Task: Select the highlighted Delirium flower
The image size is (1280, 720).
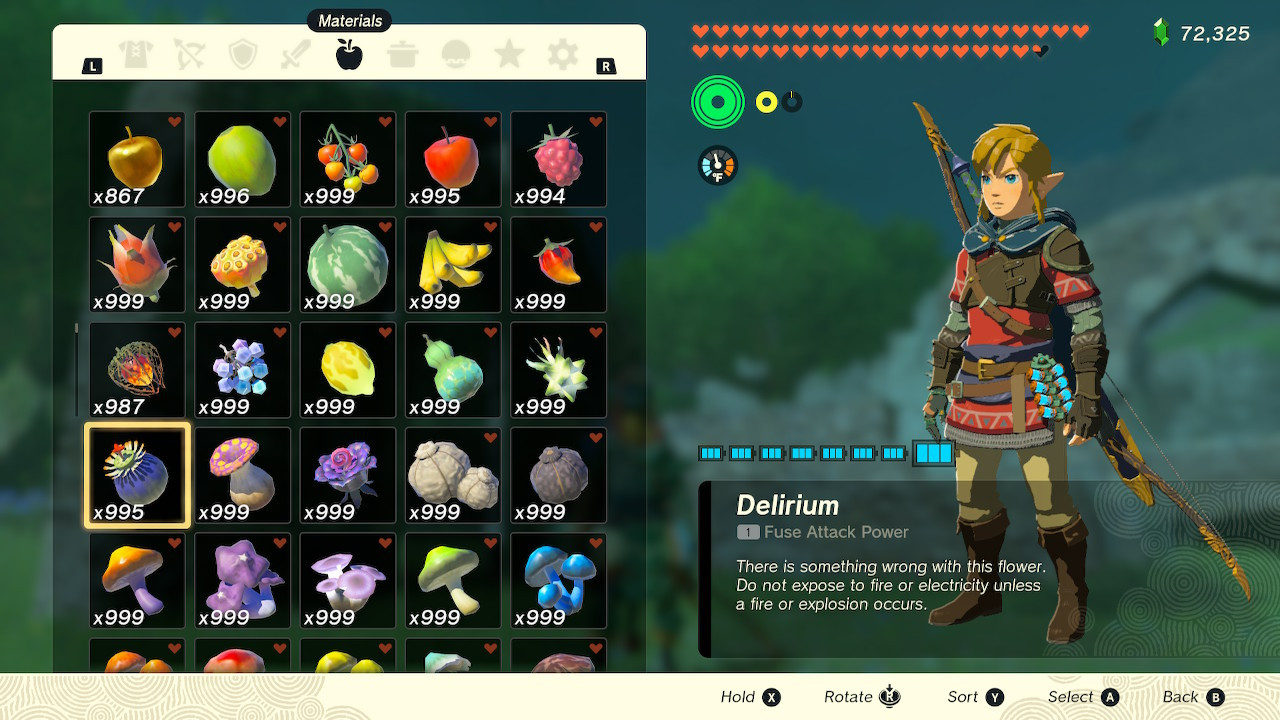Action: coord(136,475)
